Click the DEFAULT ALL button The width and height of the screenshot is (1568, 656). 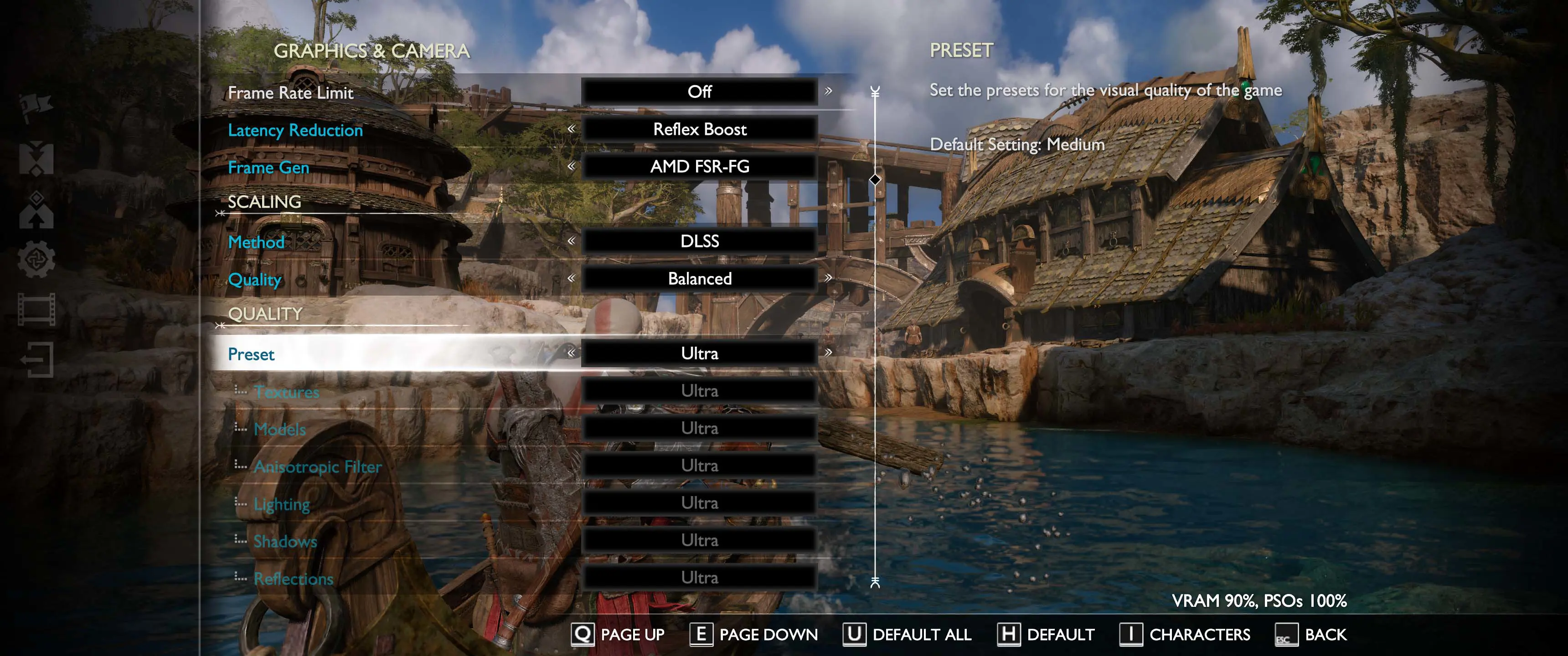(922, 635)
